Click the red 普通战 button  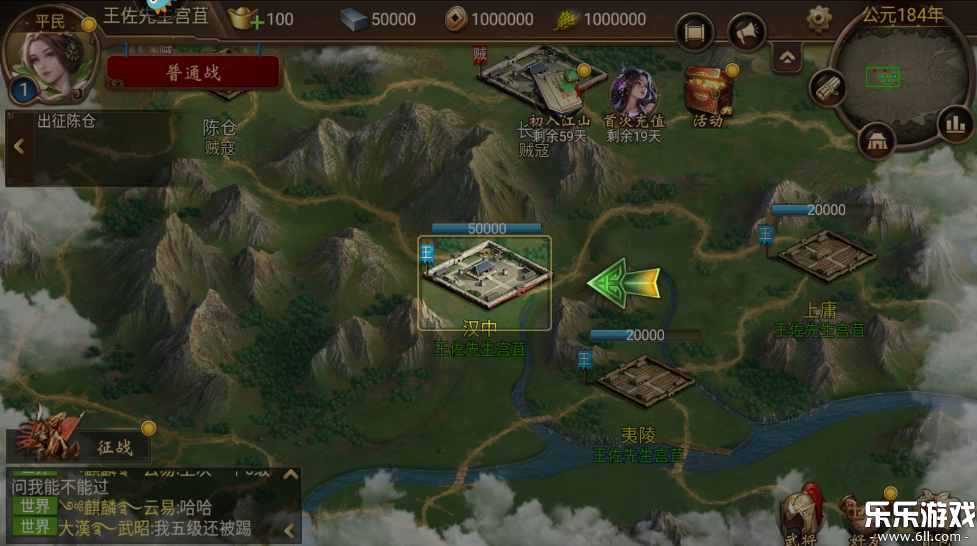point(193,72)
